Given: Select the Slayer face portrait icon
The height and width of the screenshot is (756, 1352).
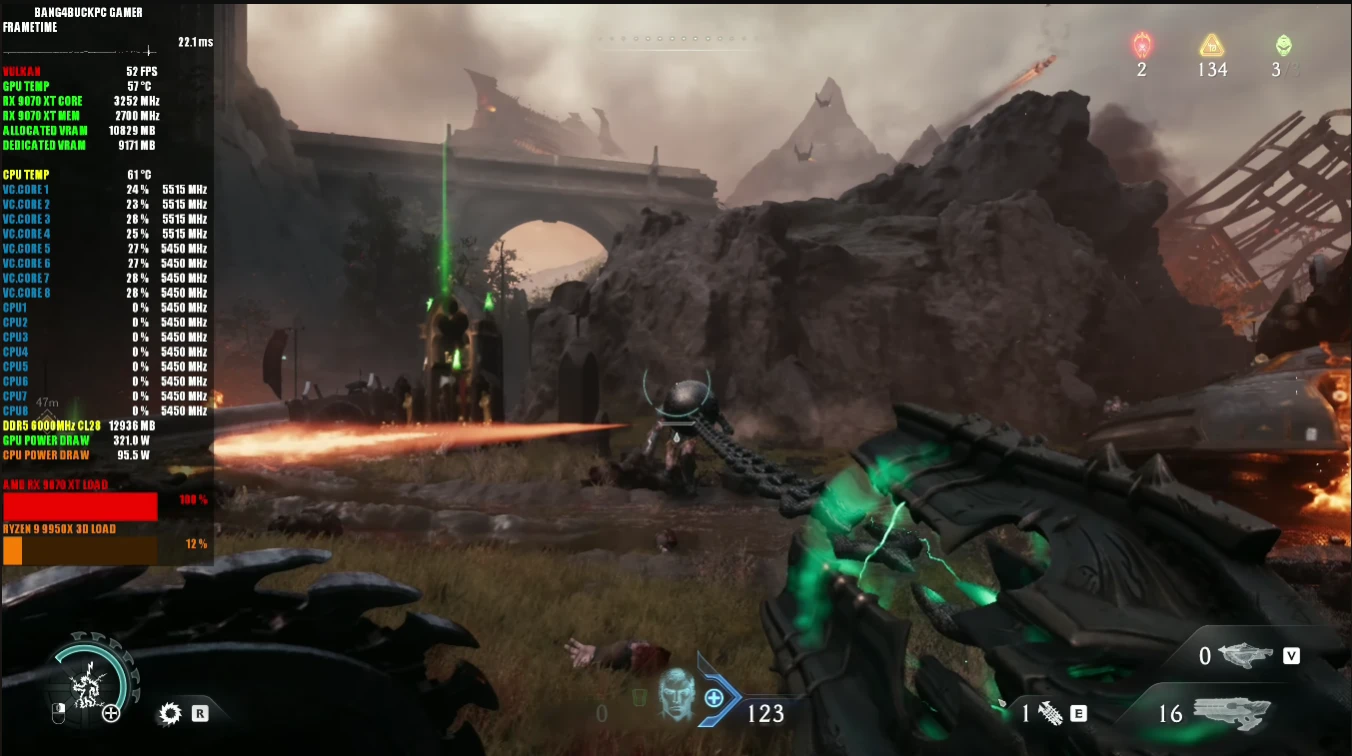Looking at the screenshot, I should 676,695.
